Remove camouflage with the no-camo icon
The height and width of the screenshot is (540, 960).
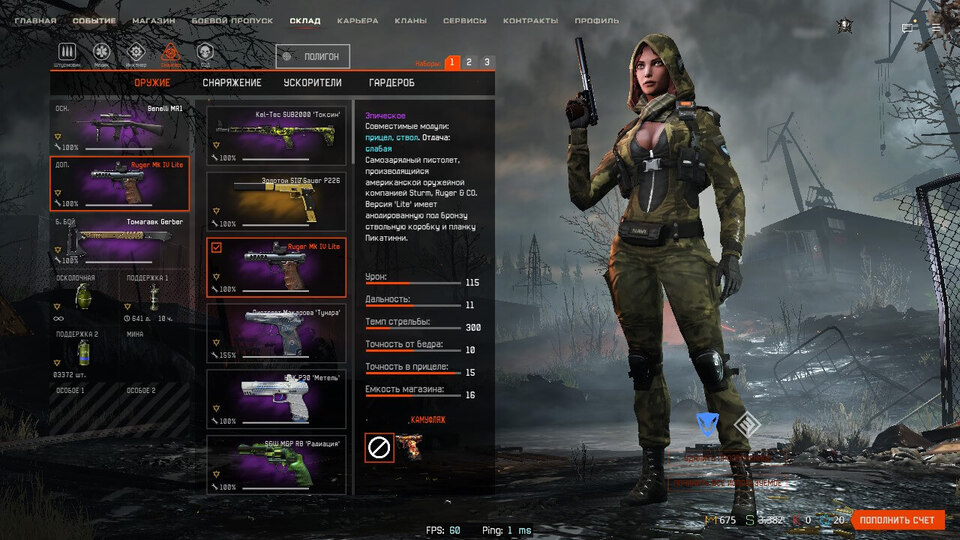379,447
